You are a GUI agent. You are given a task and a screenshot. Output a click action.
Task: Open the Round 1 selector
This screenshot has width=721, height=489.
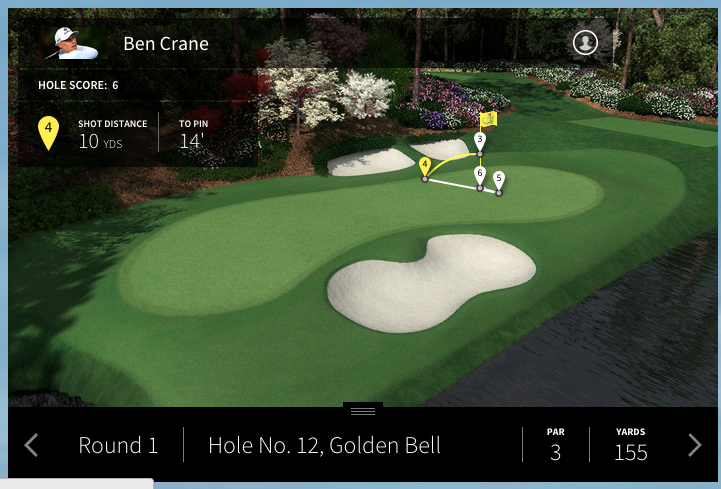coord(118,446)
